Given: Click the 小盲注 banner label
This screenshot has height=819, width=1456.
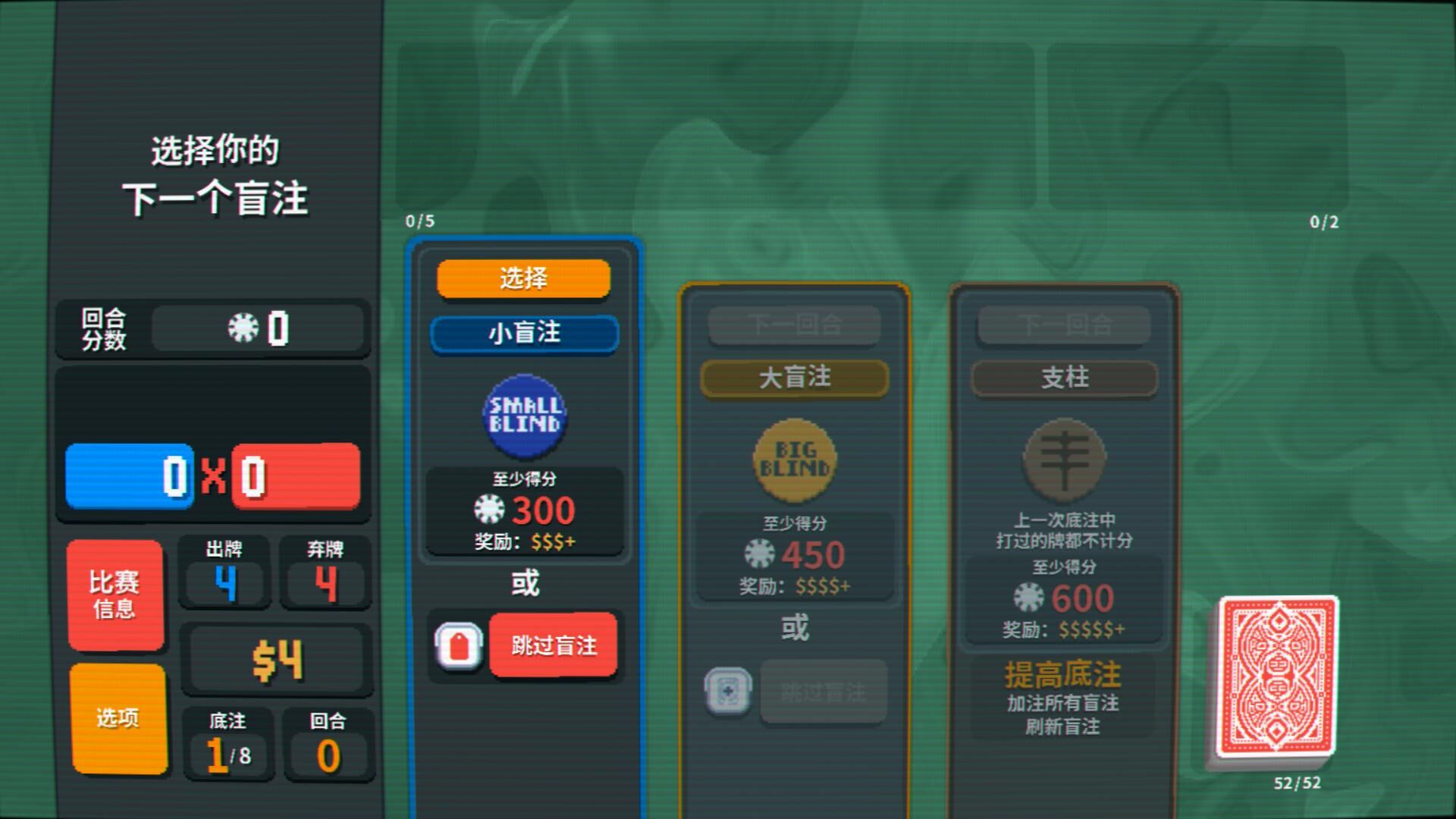Looking at the screenshot, I should click(523, 334).
